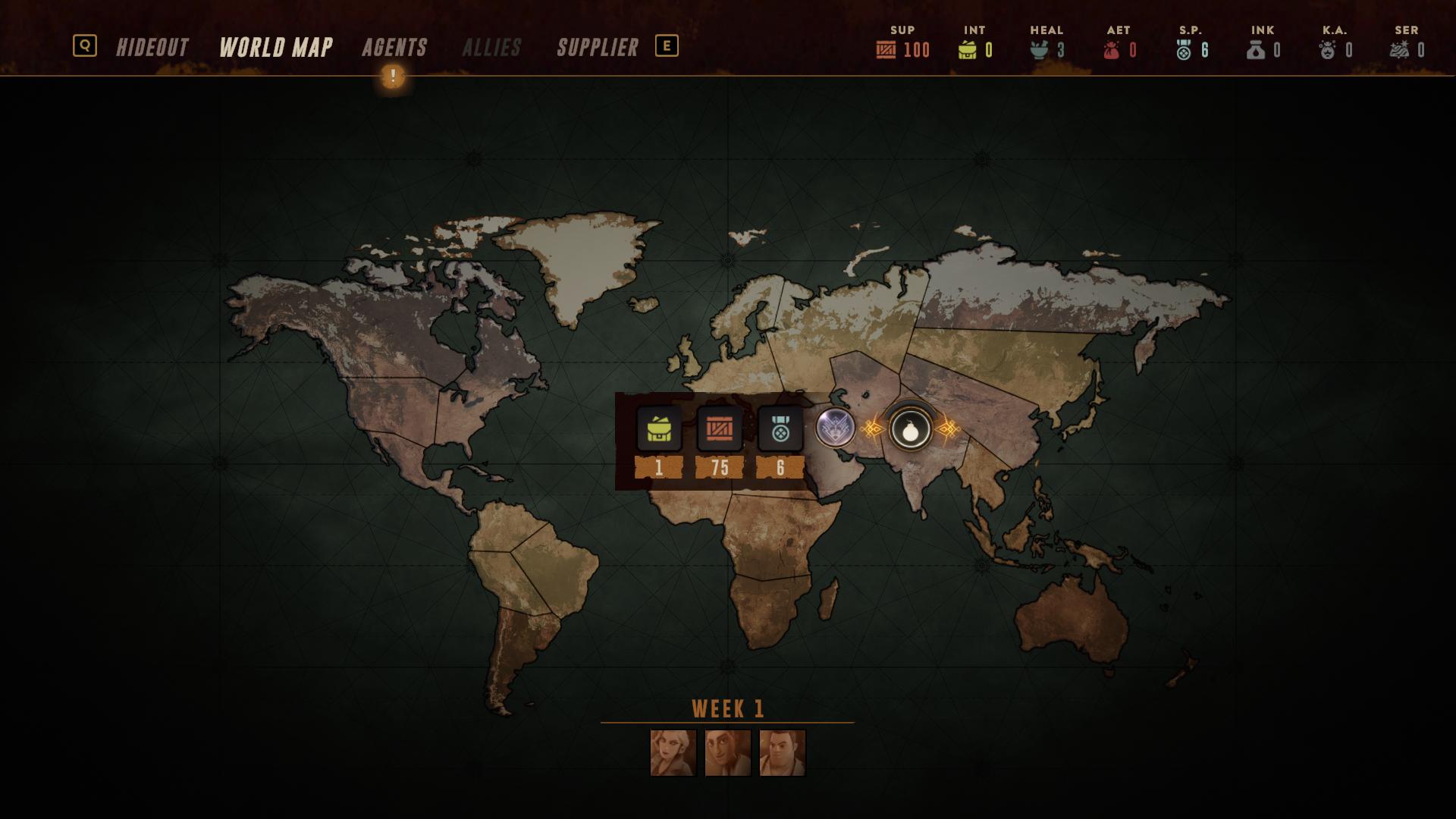Viewport: 1456px width, 819px height.
Task: Select the blonde woman agent portrait
Action: (673, 753)
